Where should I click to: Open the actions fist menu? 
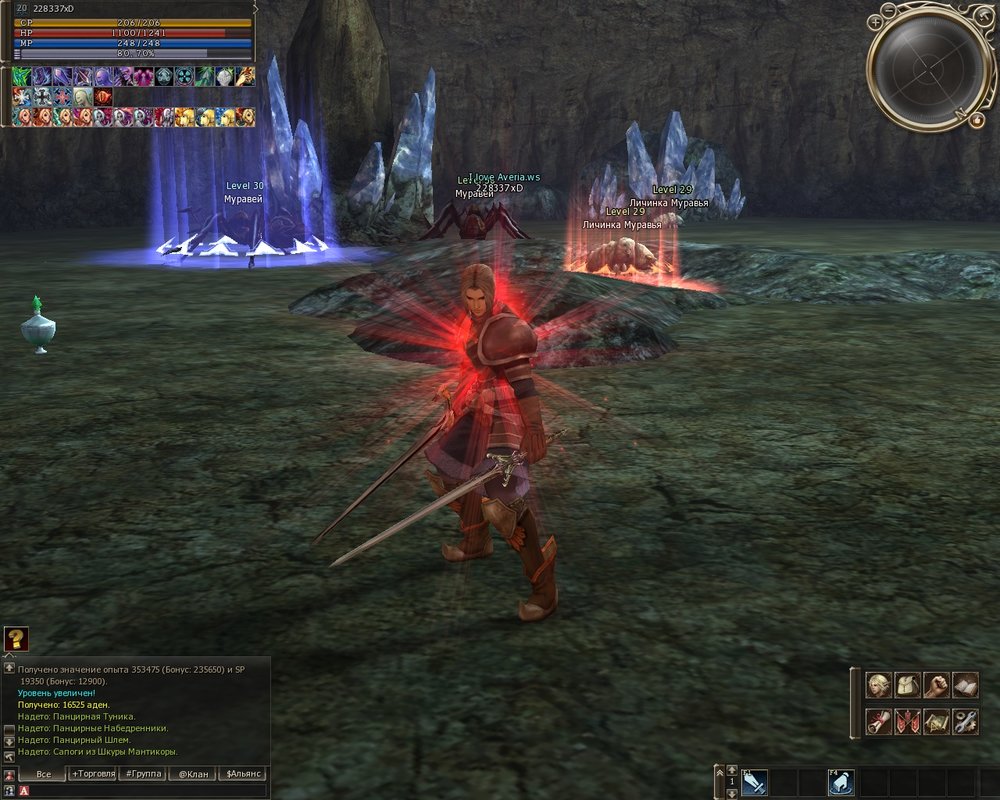click(936, 685)
